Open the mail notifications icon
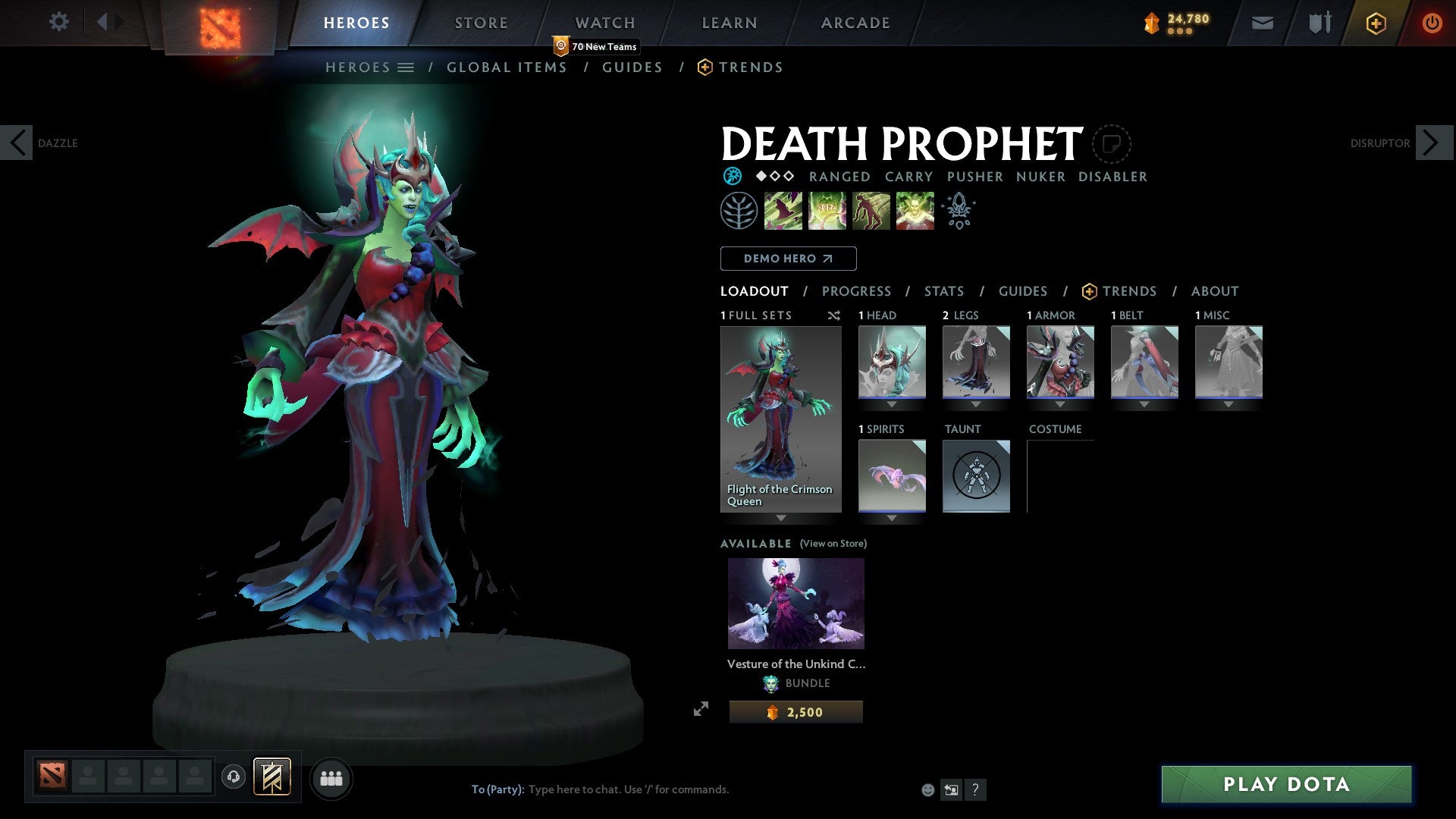Image resolution: width=1456 pixels, height=819 pixels. (1261, 23)
